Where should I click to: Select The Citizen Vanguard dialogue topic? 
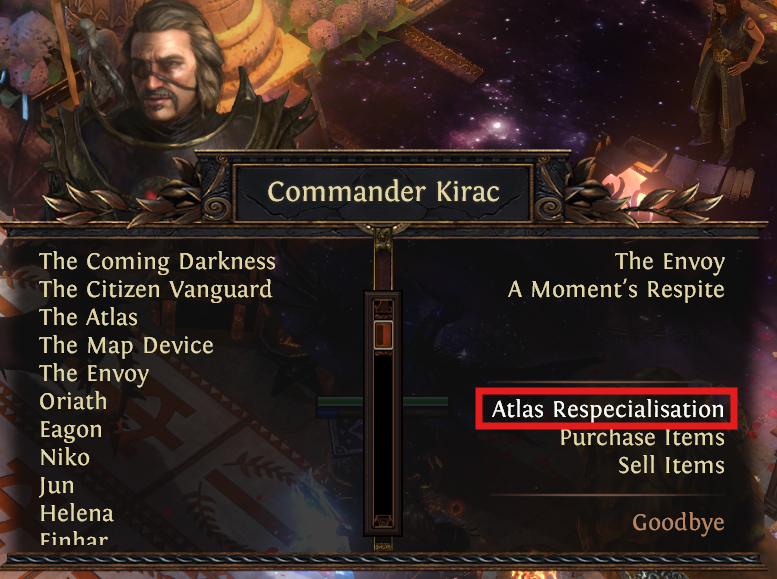(155, 290)
